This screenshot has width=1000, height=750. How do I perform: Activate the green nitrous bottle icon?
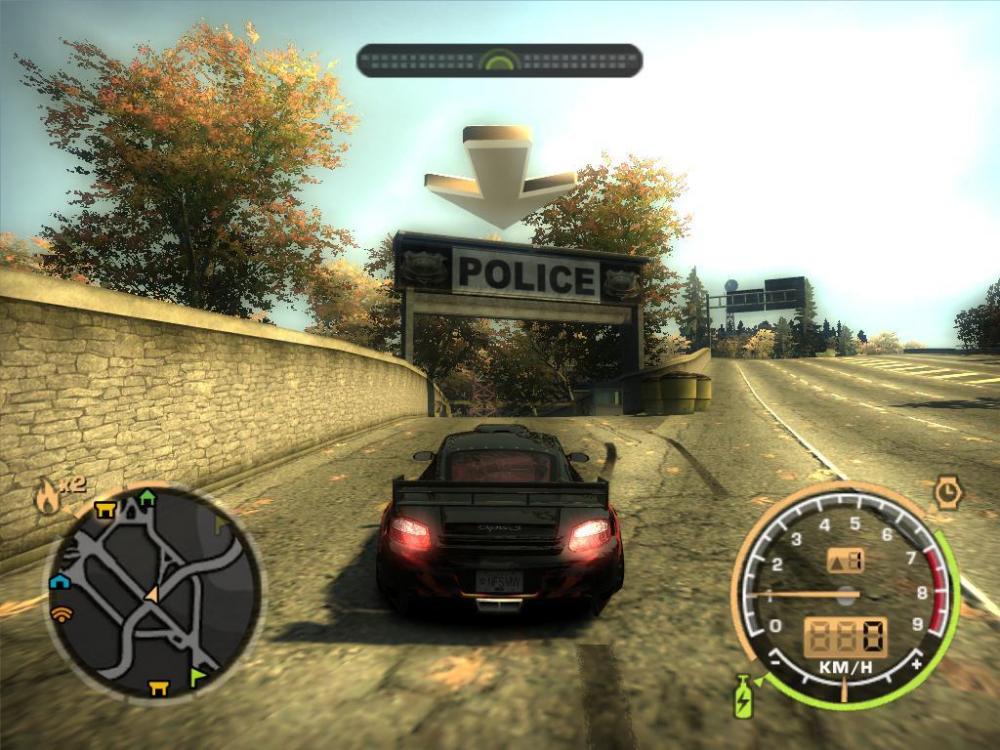tap(745, 696)
